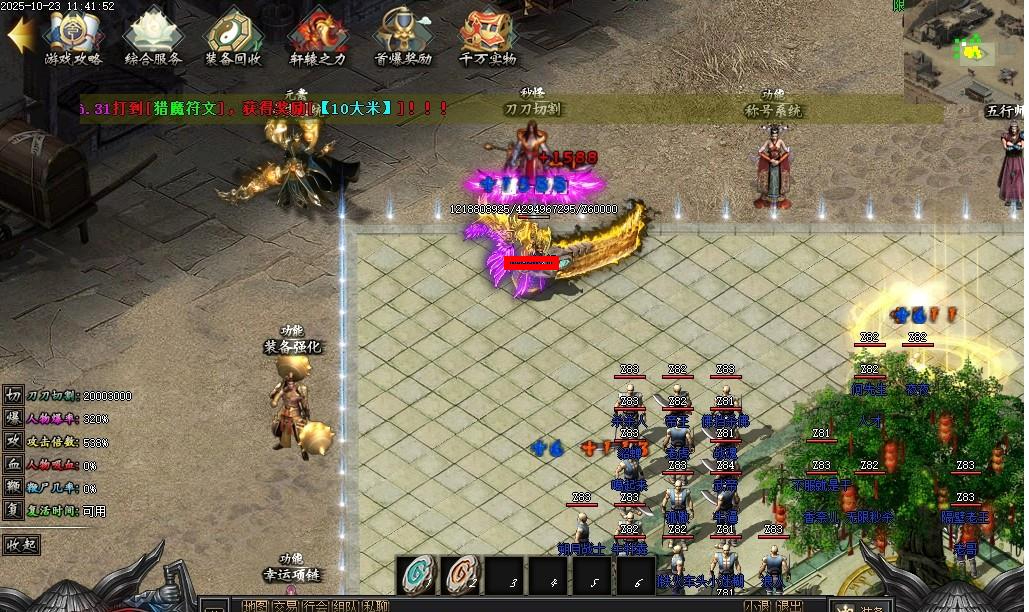
Task: Click the 血 lifesteal icon
Action: tap(13, 465)
